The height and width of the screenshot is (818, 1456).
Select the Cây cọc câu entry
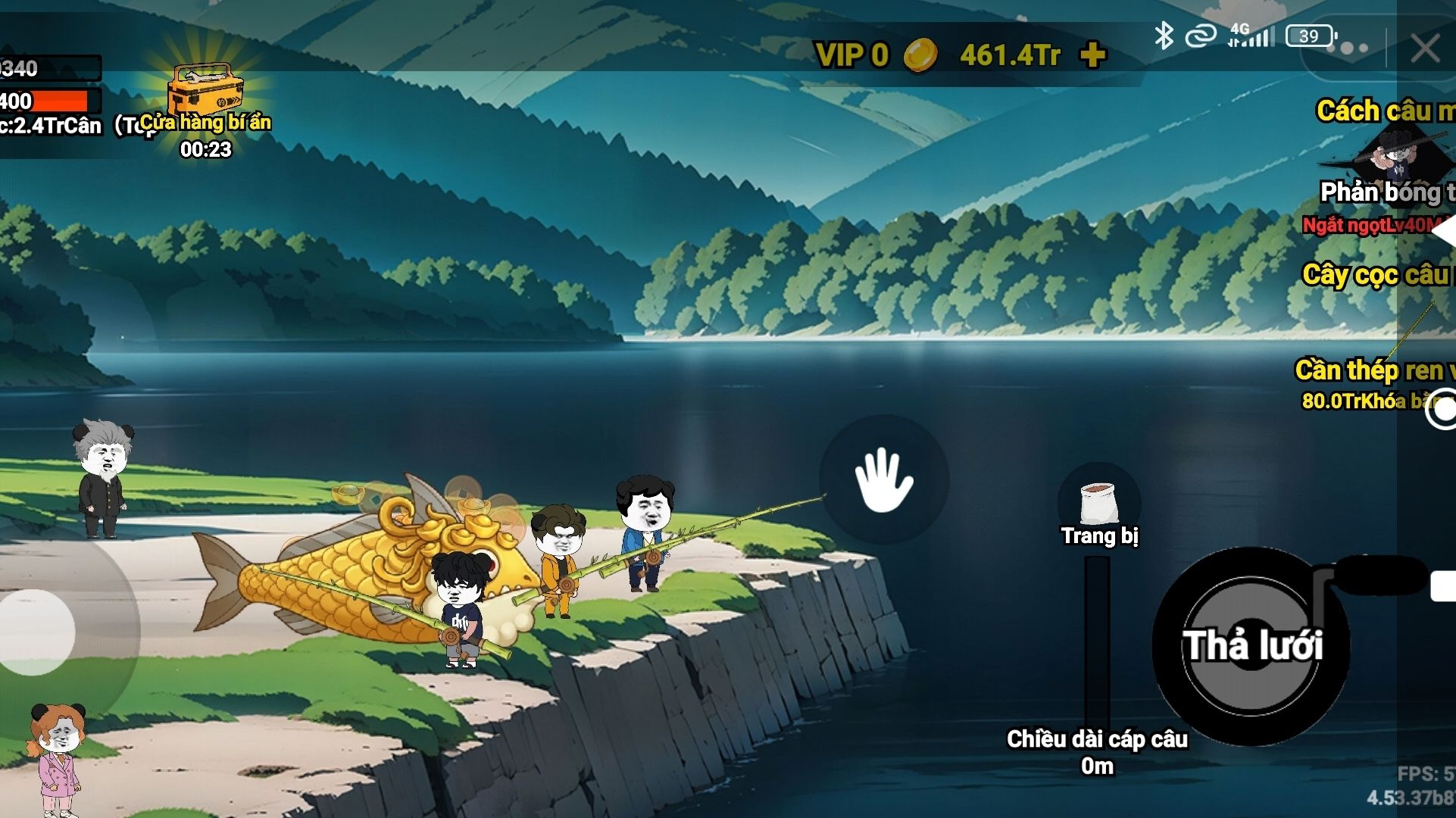tap(1376, 275)
